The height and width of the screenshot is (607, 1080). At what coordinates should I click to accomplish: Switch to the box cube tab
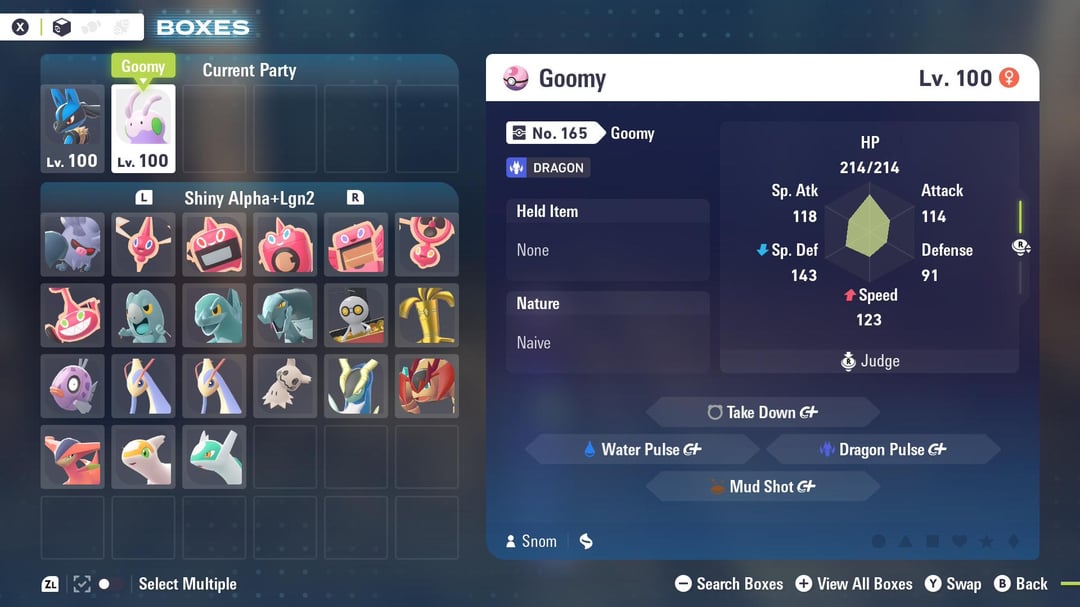pyautogui.click(x=61, y=27)
